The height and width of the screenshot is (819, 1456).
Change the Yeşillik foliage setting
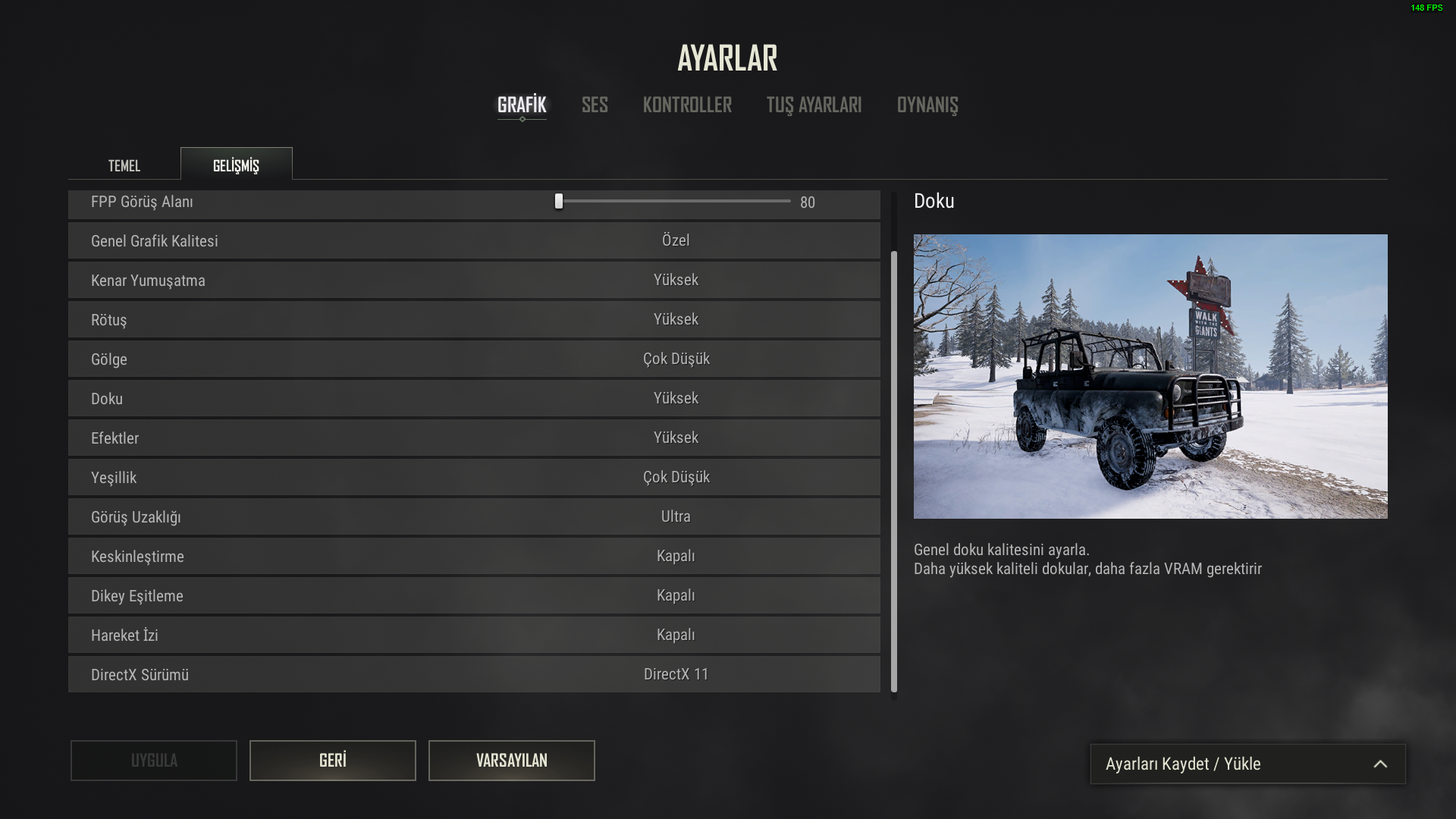676,478
